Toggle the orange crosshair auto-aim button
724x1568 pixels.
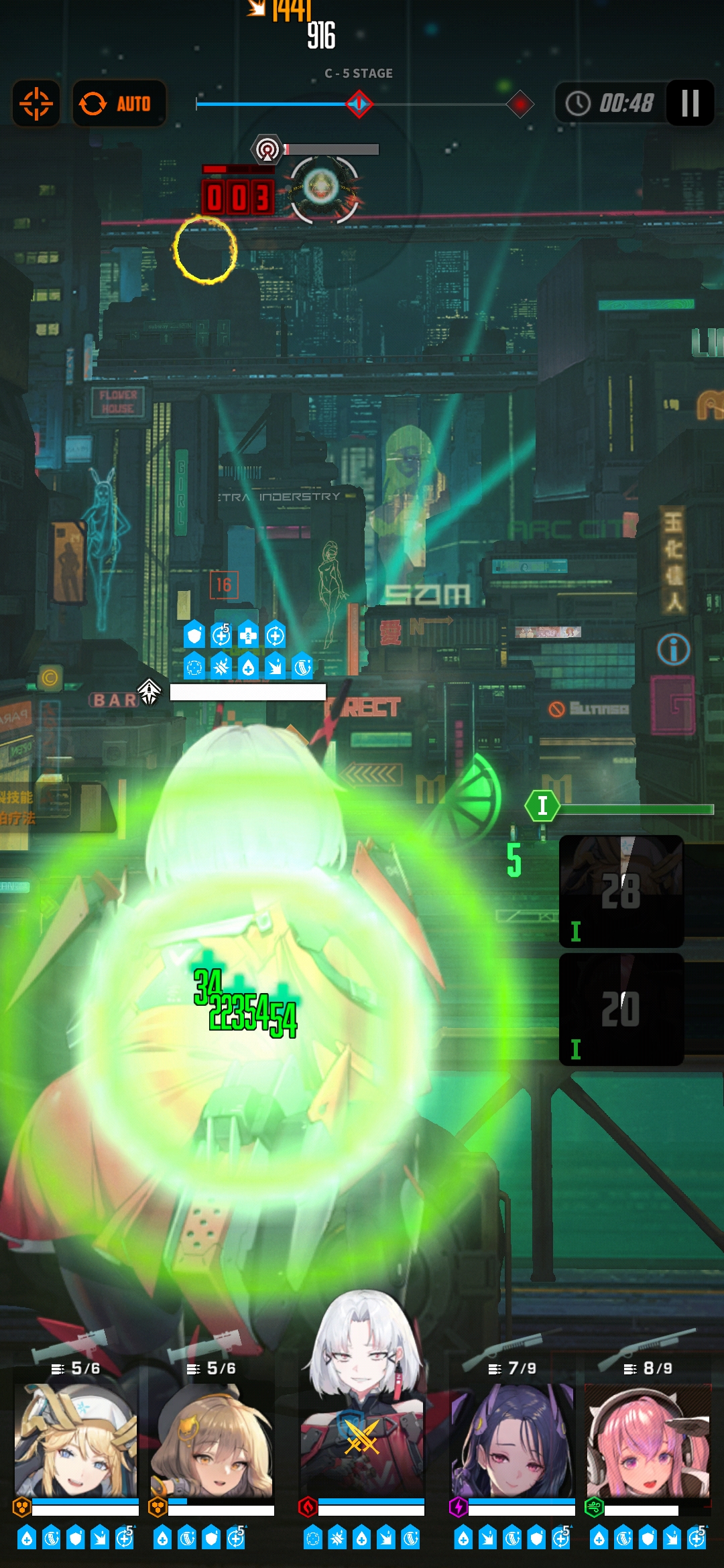coord(36,104)
